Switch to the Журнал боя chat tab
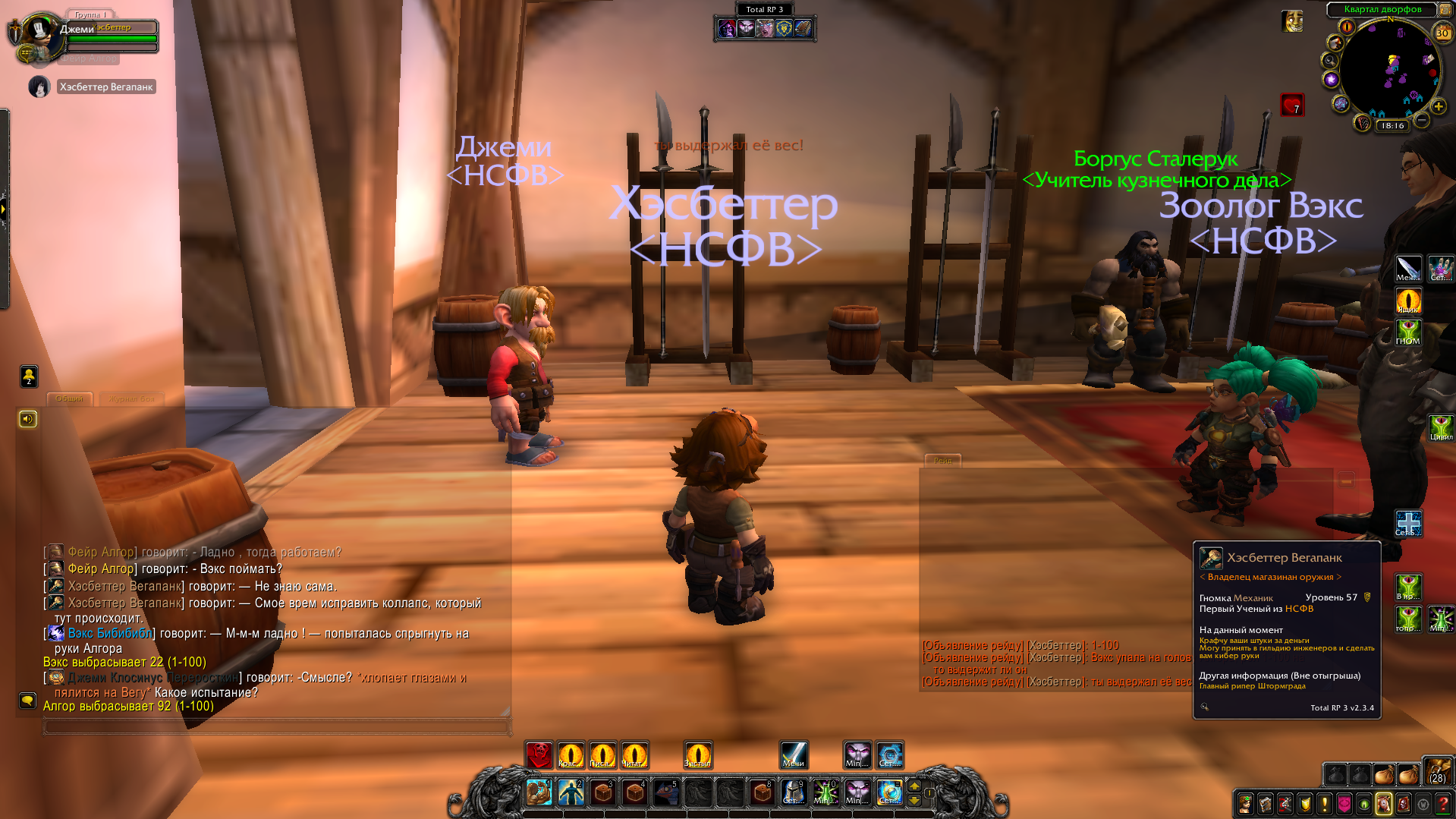Viewport: 1456px width, 819px height. click(x=131, y=398)
